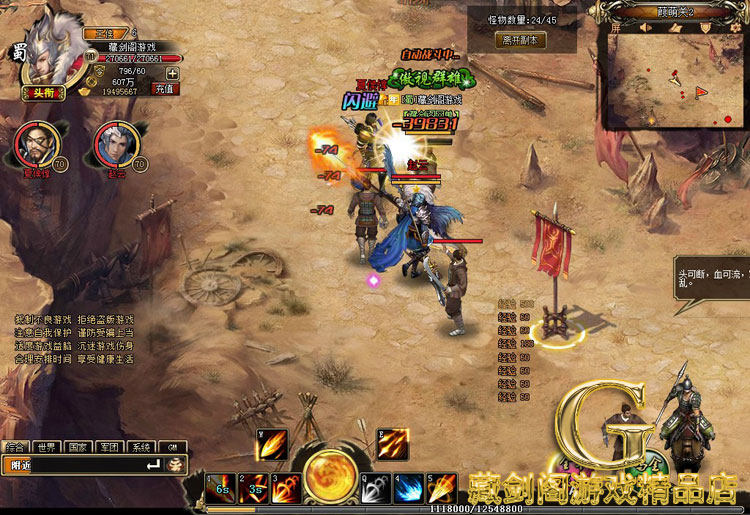Select the 赵云 companion portrait
Viewport: 750px width, 515px height.
click(113, 144)
